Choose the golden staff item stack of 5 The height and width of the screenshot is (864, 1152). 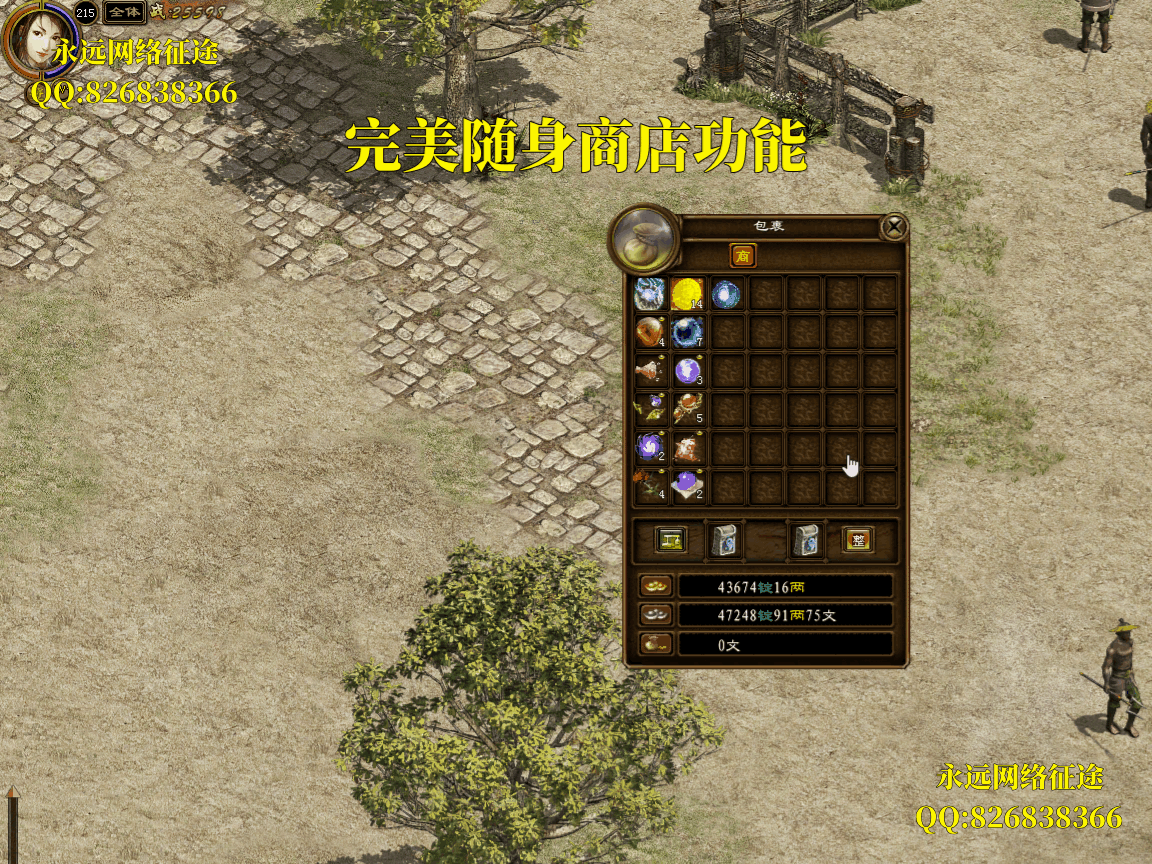pyautogui.click(x=688, y=408)
